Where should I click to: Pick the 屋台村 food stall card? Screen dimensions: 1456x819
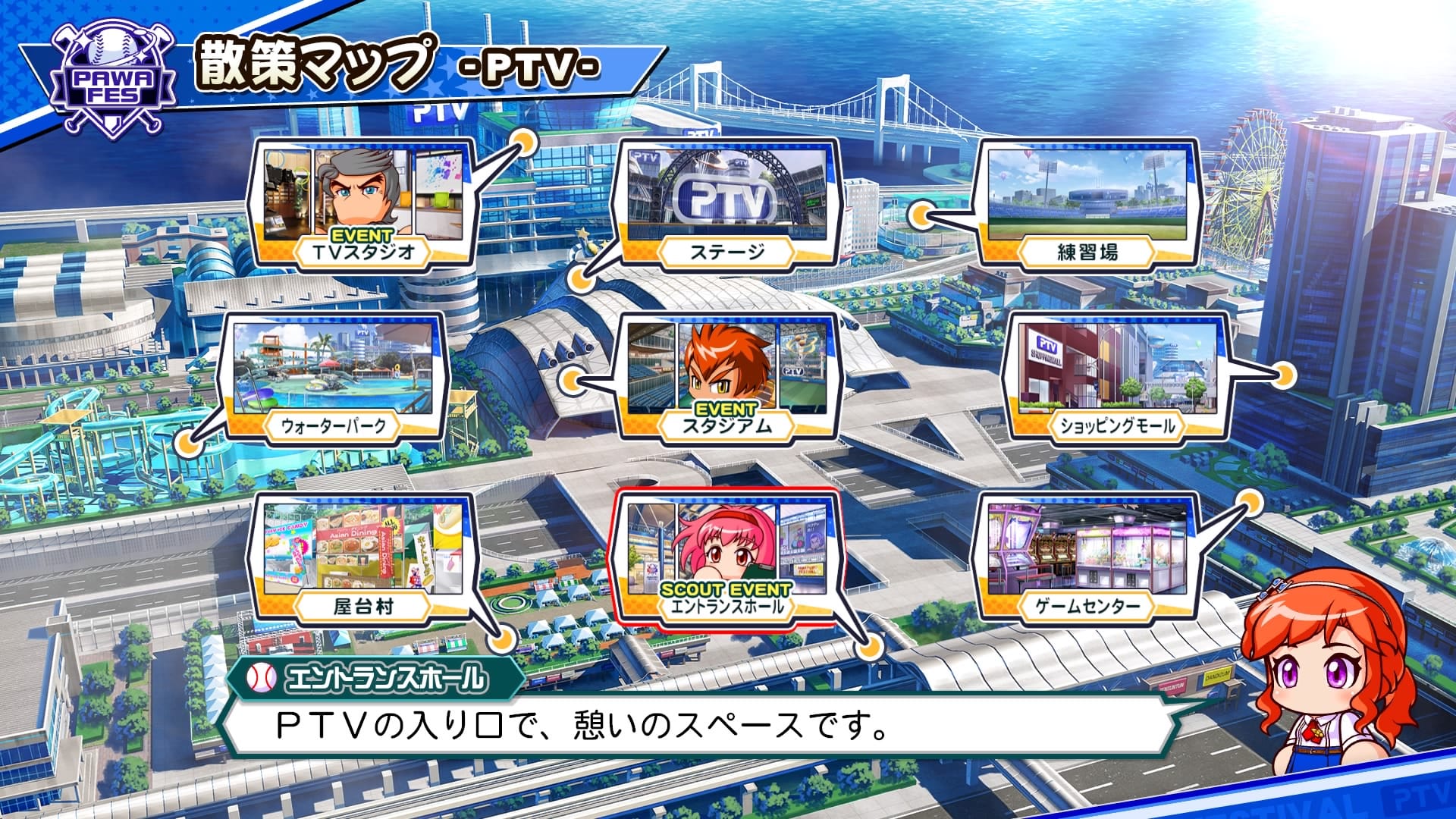pyautogui.click(x=362, y=557)
